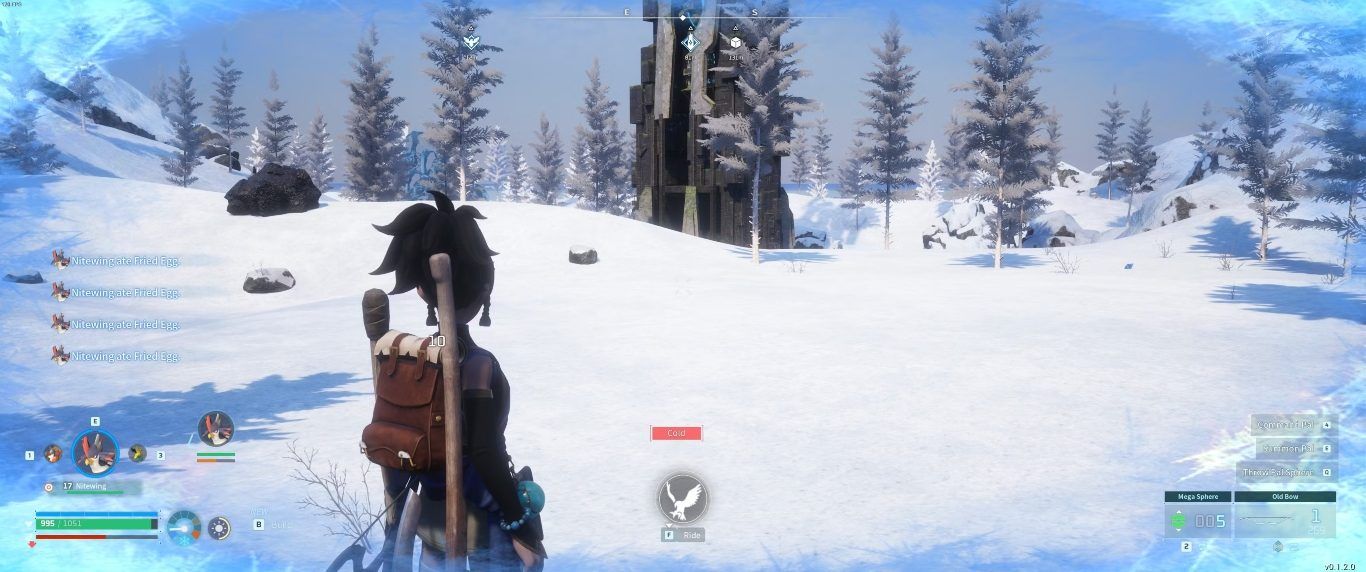1366x572 pixels.
Task: Click the temperature gauge dial
Action: [x=184, y=528]
